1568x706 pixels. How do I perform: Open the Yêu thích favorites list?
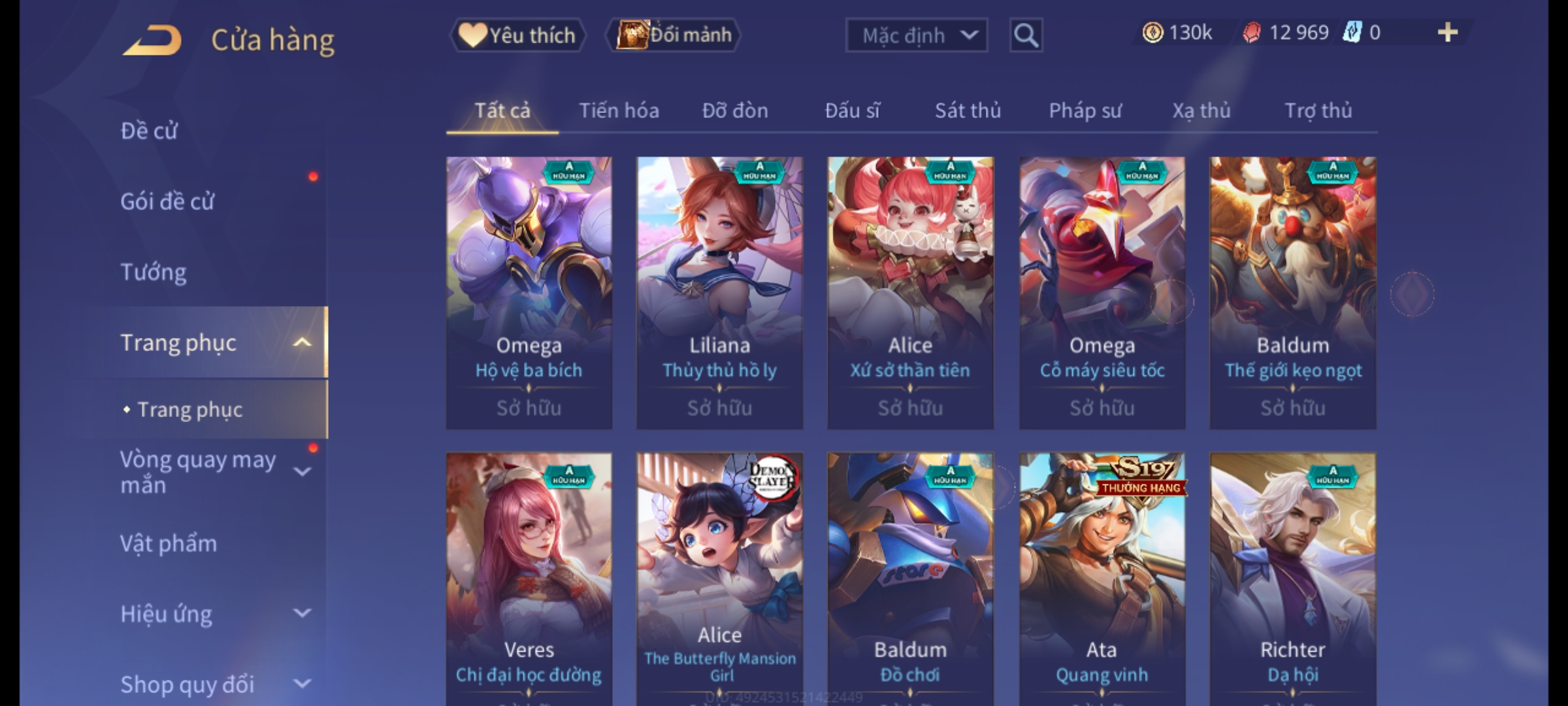517,35
